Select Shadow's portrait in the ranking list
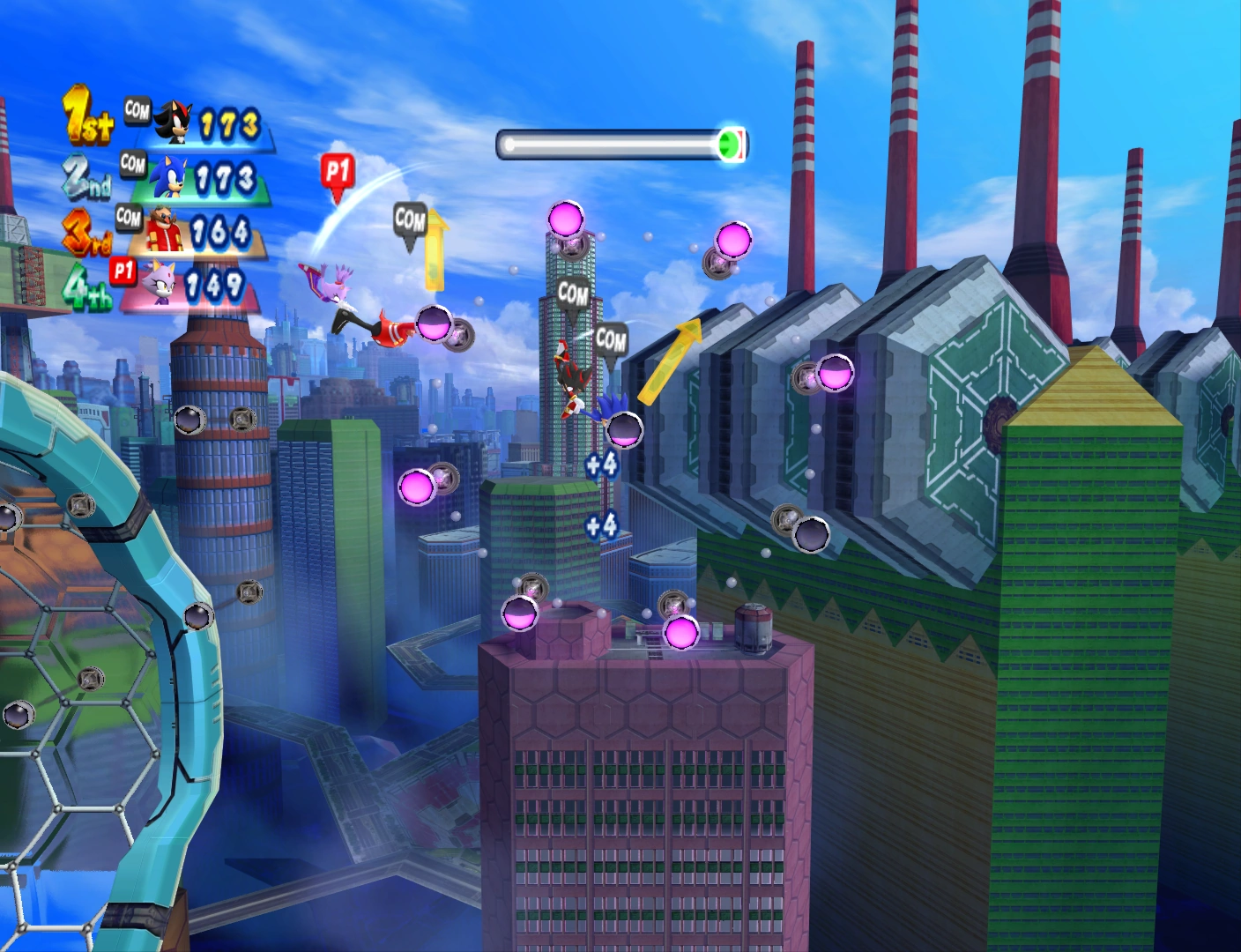This screenshot has width=1241, height=952. tap(172, 123)
